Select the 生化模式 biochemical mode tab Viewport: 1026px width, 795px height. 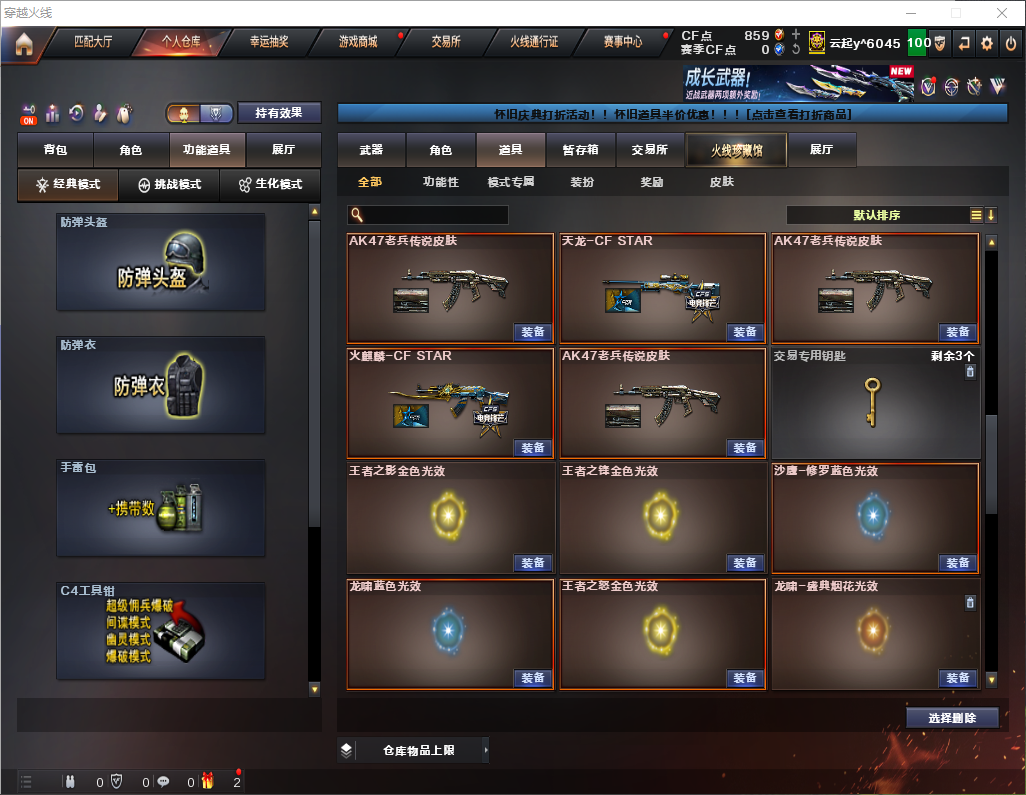[270, 185]
